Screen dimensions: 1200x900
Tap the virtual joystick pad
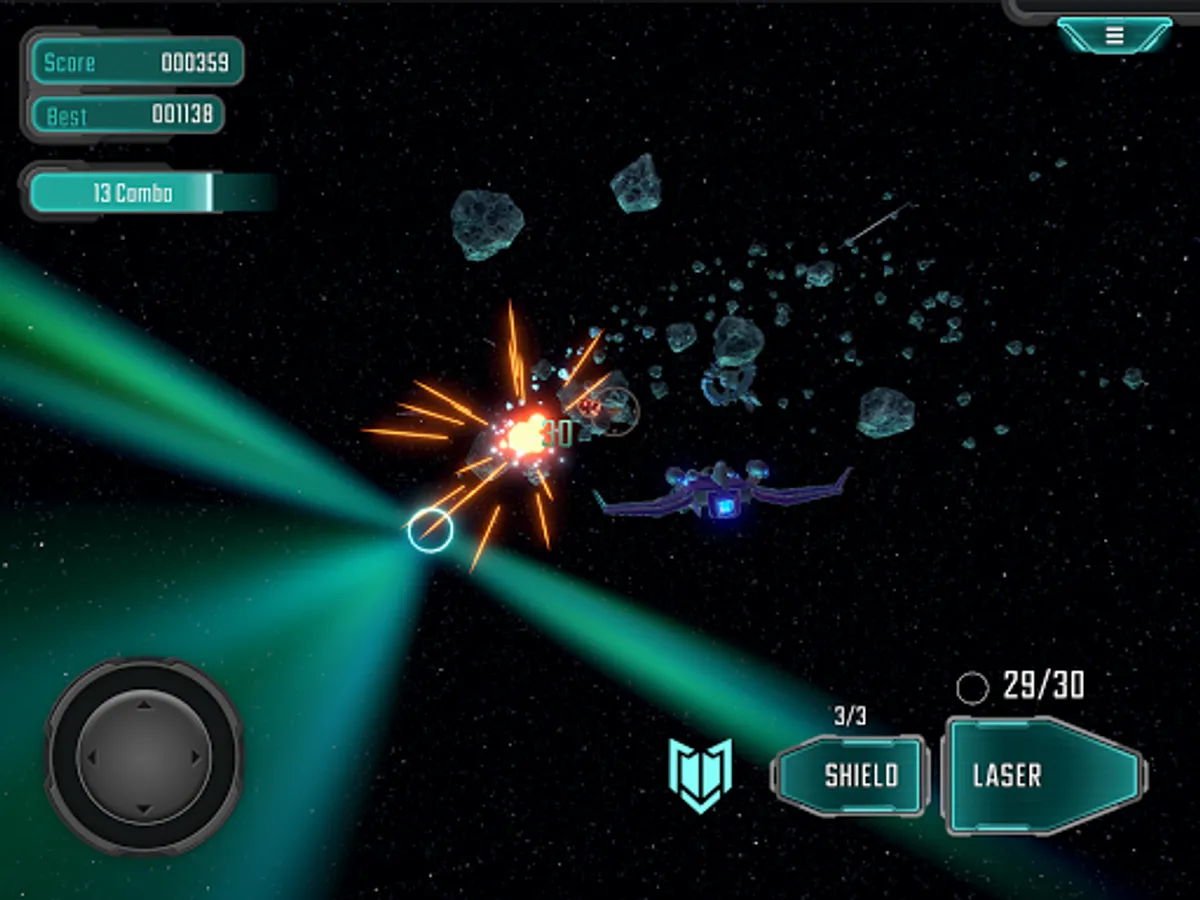pyautogui.click(x=144, y=755)
